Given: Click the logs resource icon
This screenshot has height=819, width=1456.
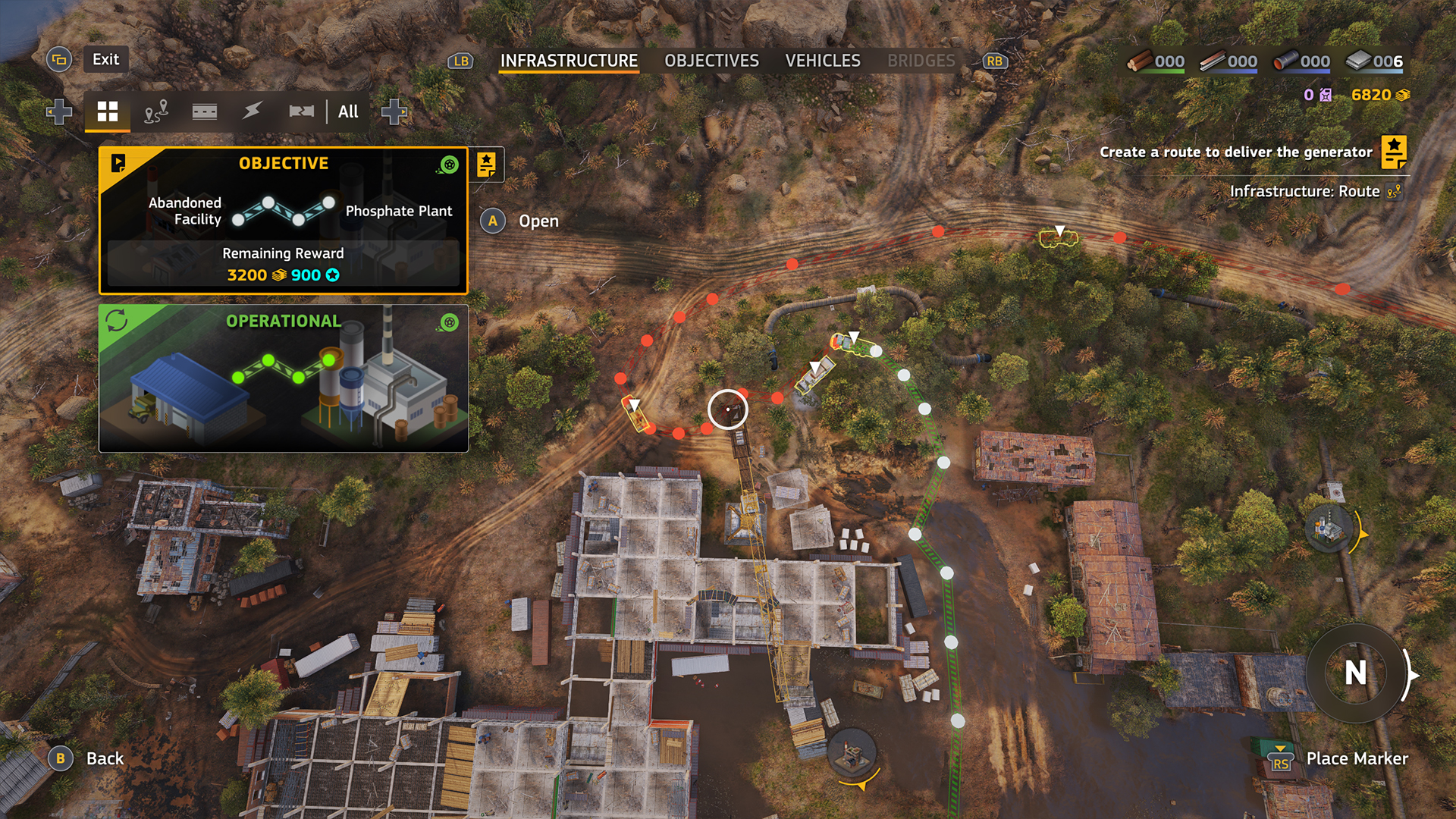Looking at the screenshot, I should coord(1142,61).
